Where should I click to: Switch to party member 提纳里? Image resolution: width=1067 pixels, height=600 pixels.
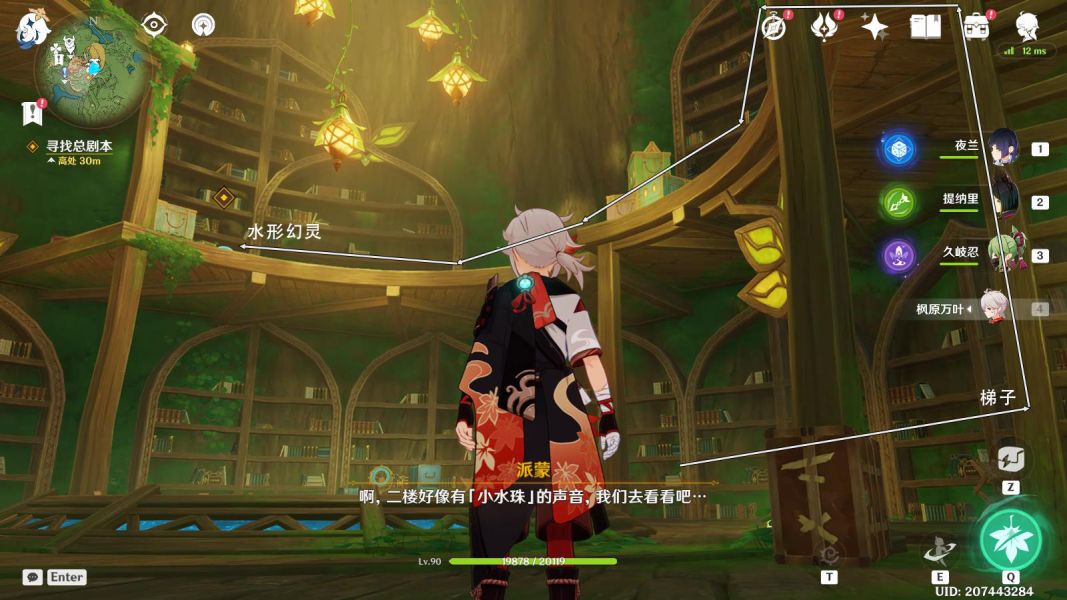pos(1003,201)
